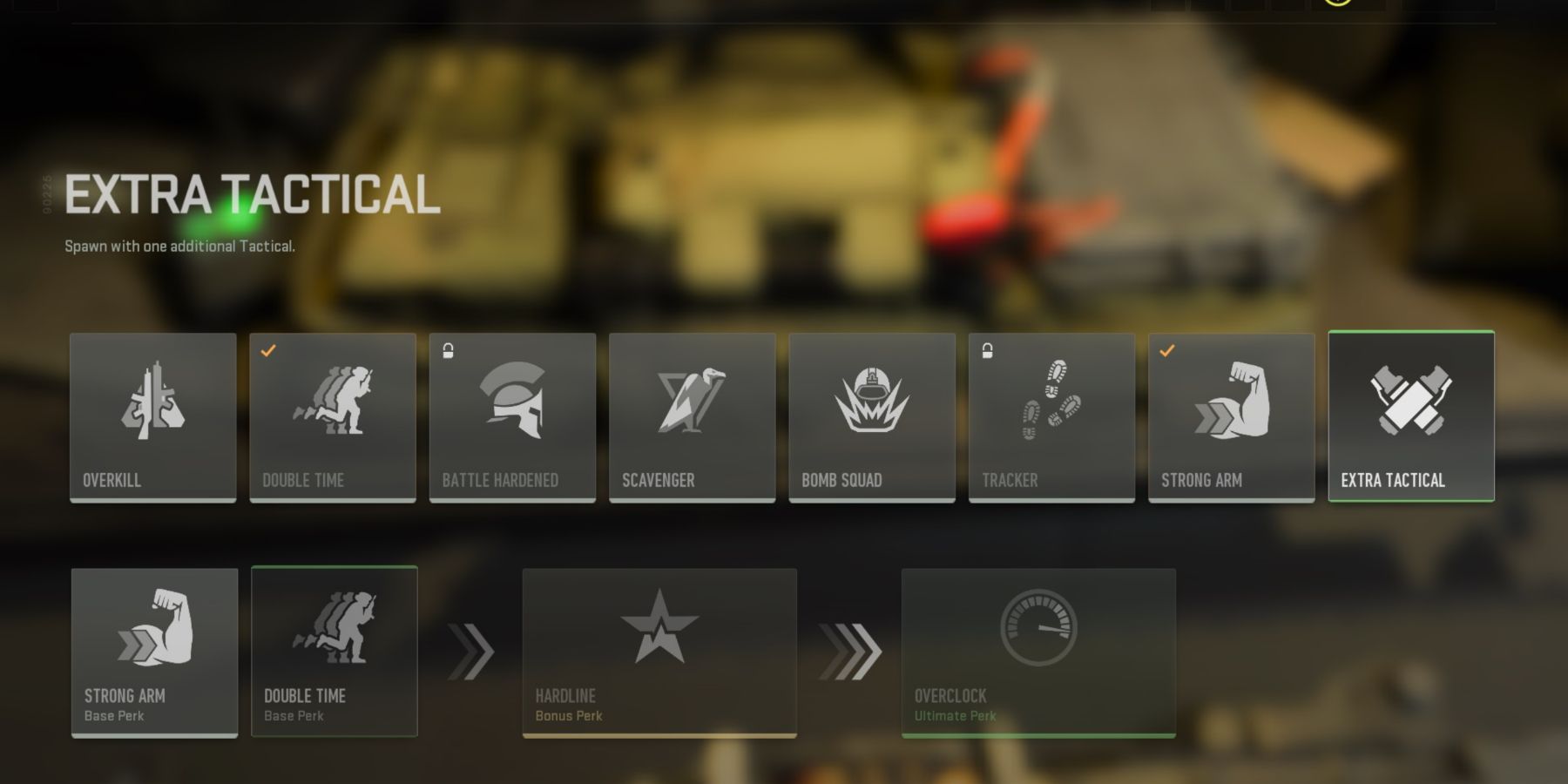
Task: Click the Strong Arm Base Perk slot
Action: [154, 652]
